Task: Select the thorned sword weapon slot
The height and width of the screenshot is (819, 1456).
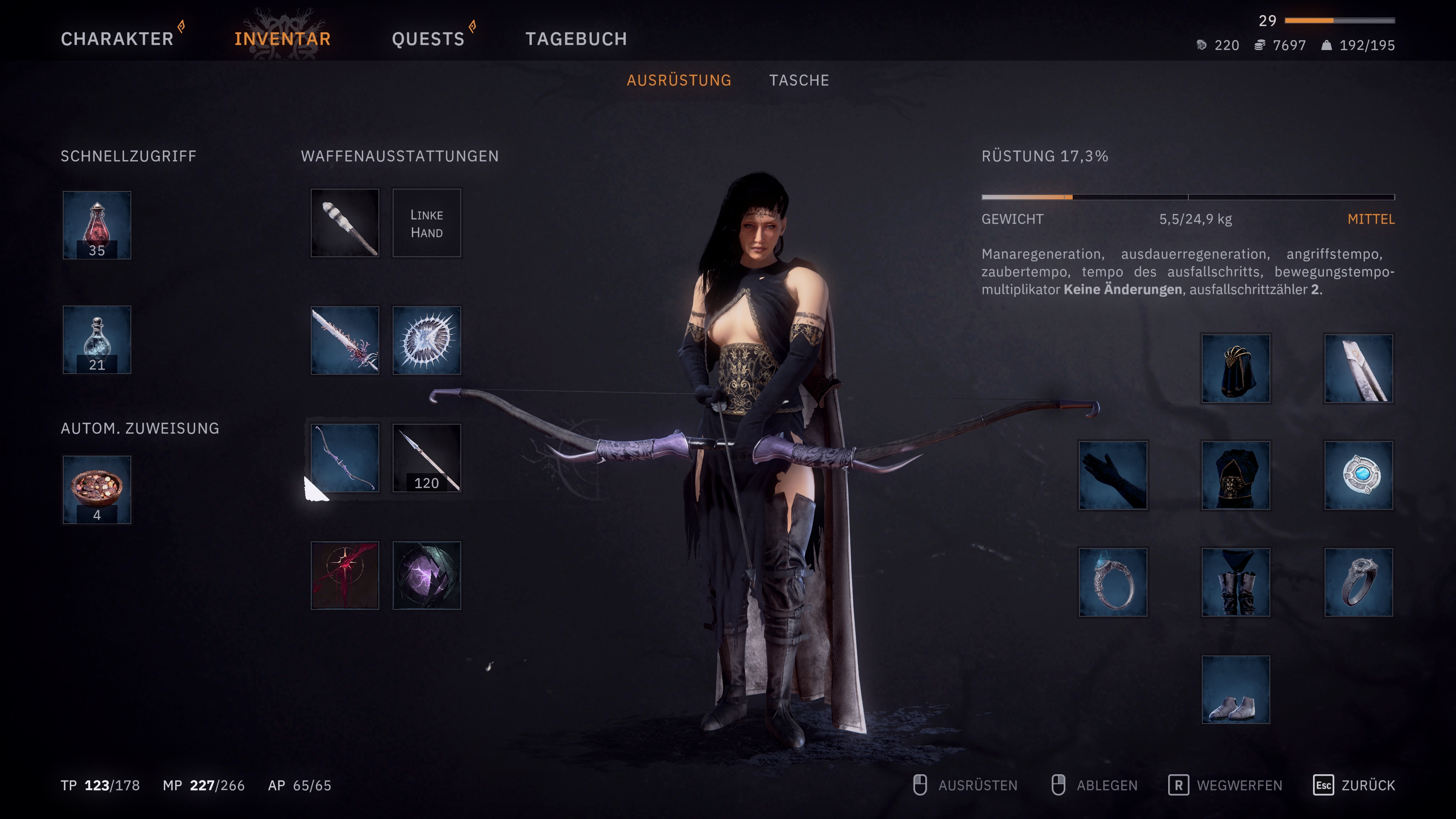Action: click(x=345, y=340)
